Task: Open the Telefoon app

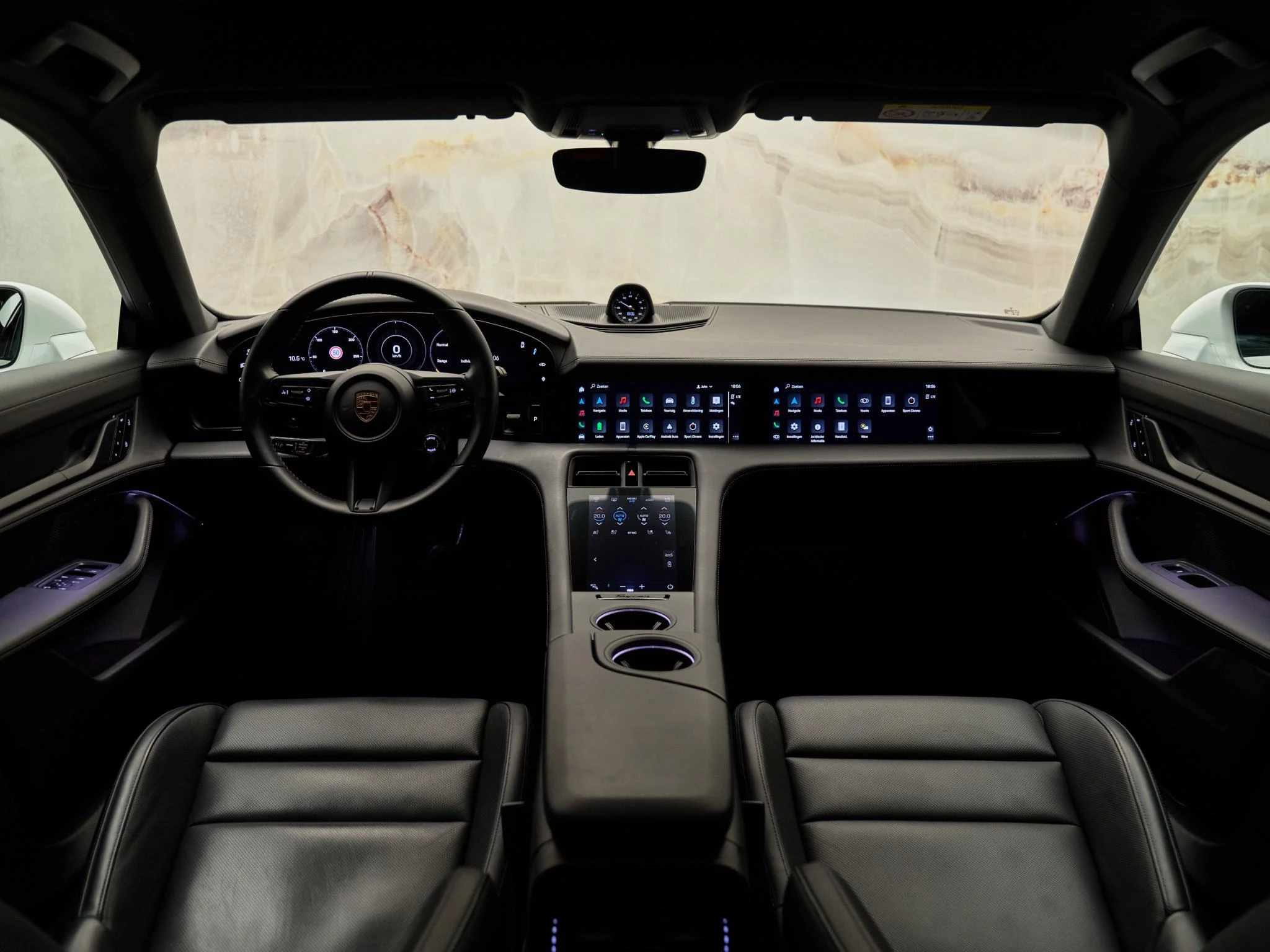Action: (x=646, y=401)
